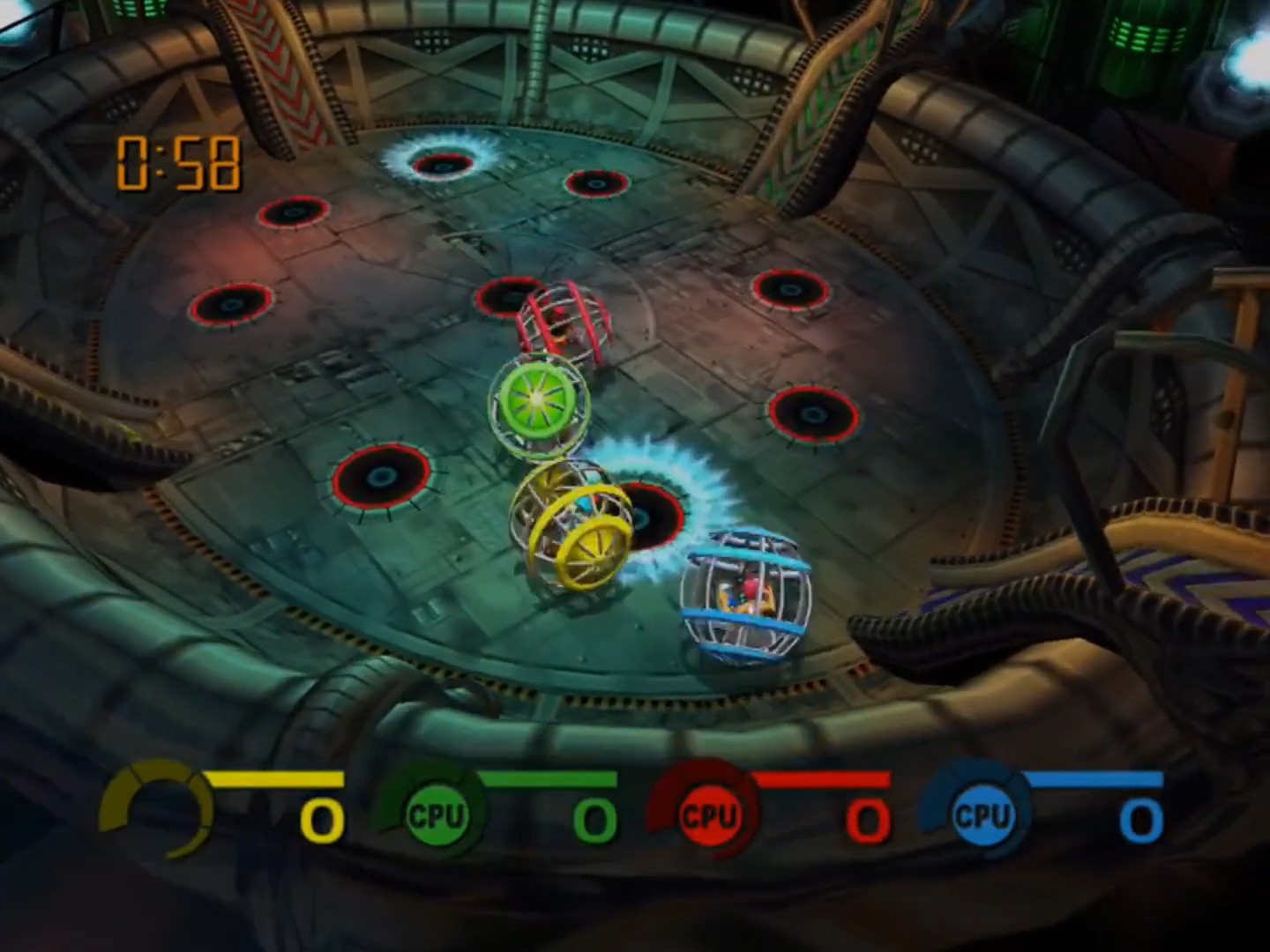Select the blue CPU player badge
The height and width of the screenshot is (952, 1270).
tap(981, 814)
